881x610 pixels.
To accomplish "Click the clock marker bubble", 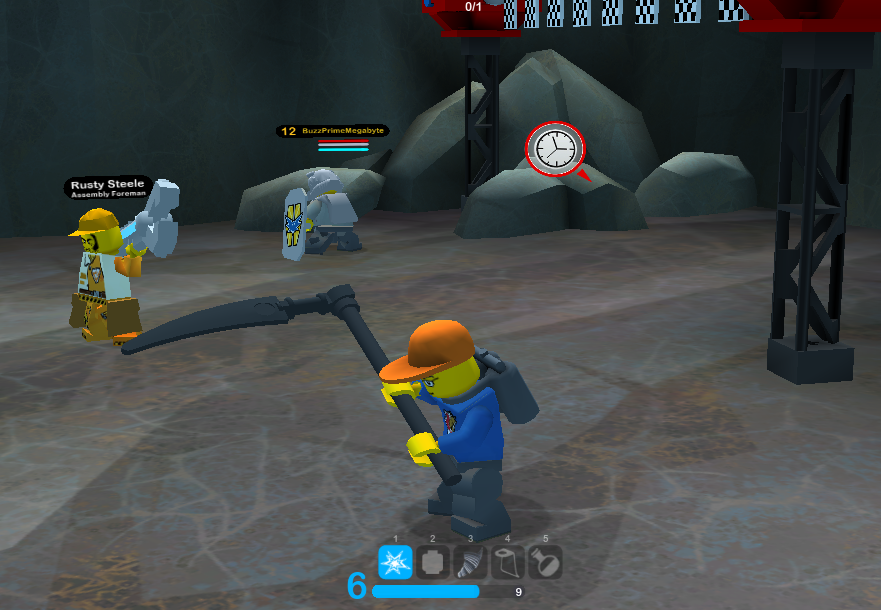I will click(553, 150).
